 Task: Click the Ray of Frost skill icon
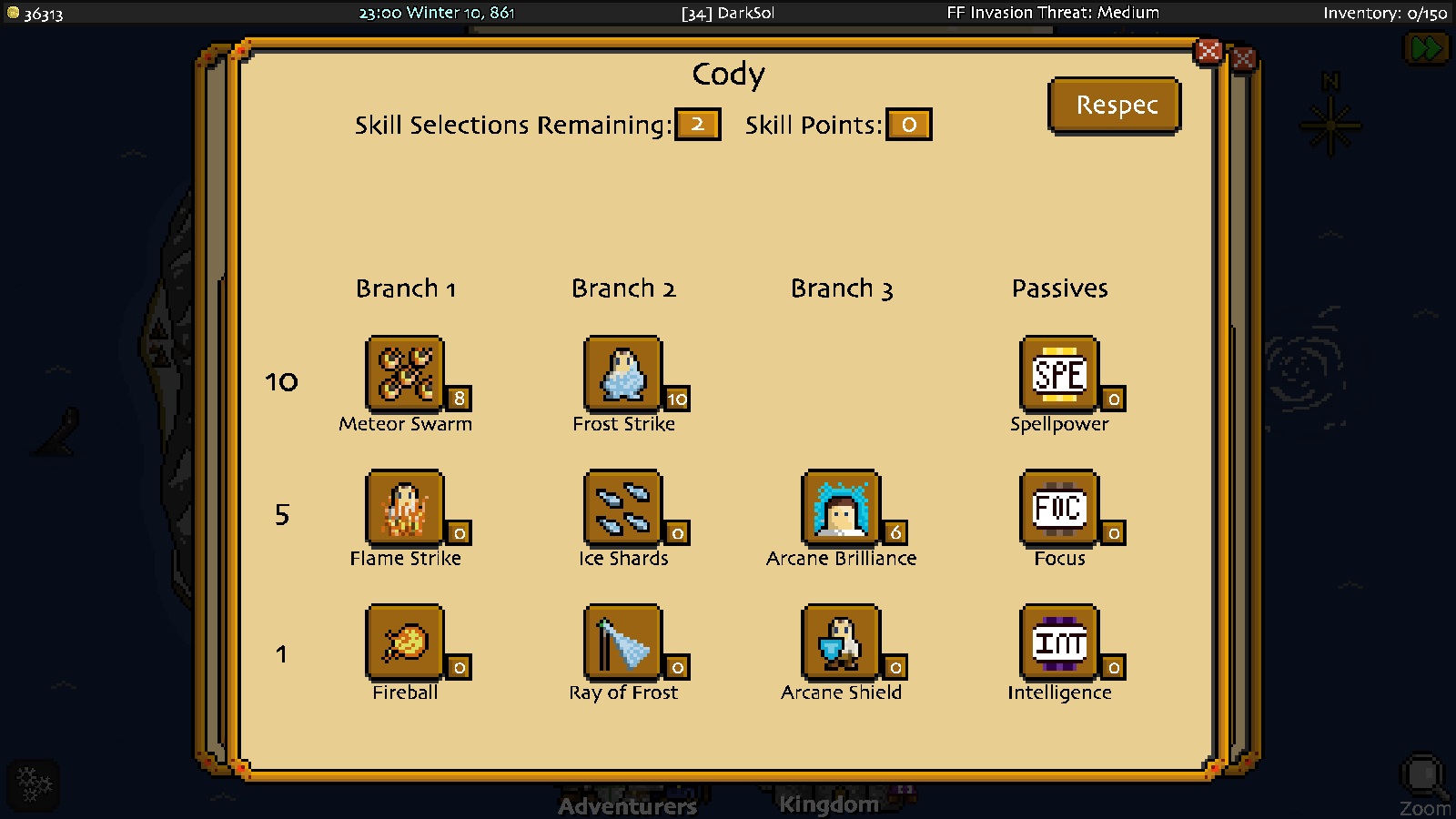pyautogui.click(x=623, y=641)
